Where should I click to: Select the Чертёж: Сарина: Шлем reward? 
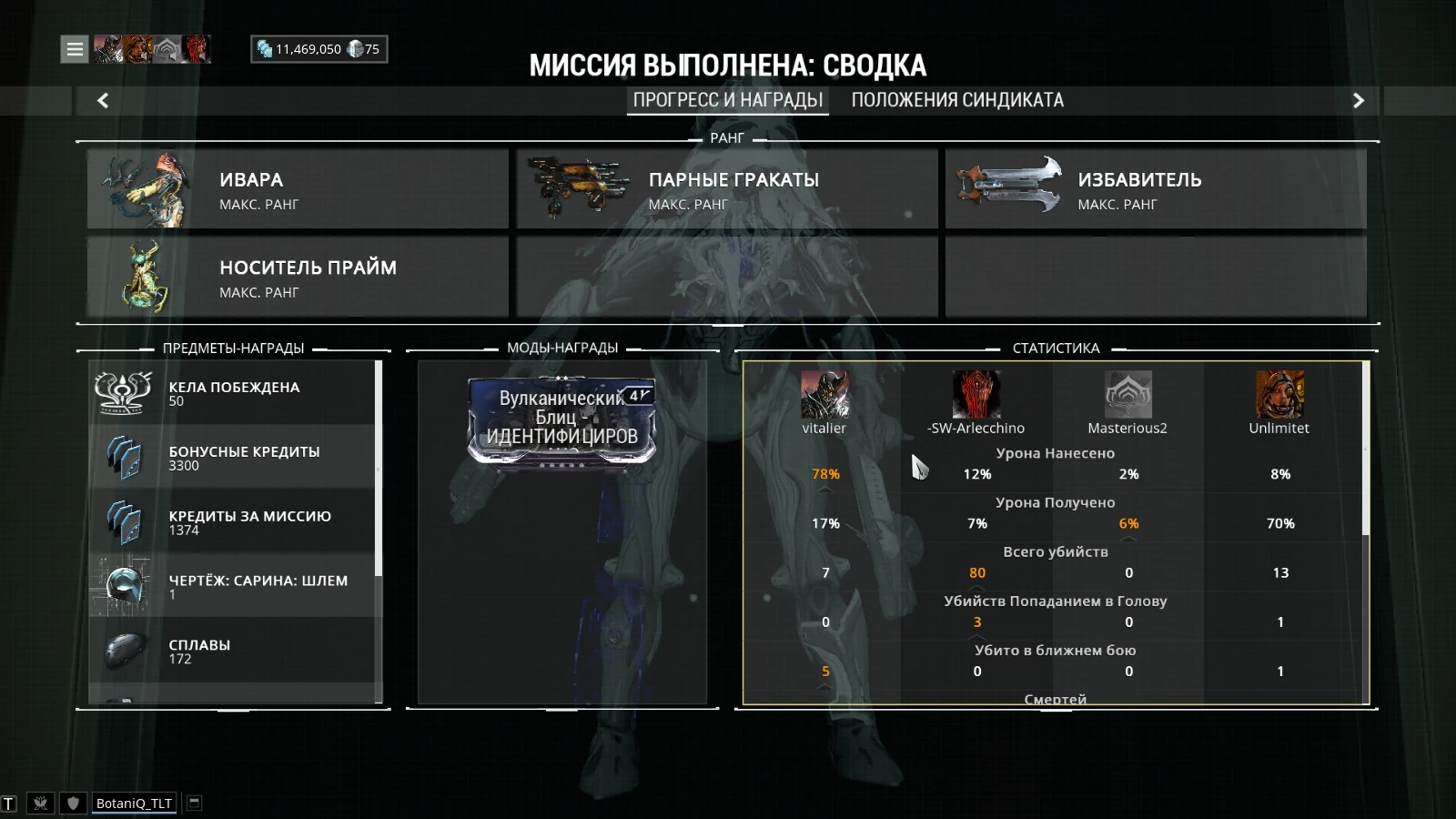point(233,587)
